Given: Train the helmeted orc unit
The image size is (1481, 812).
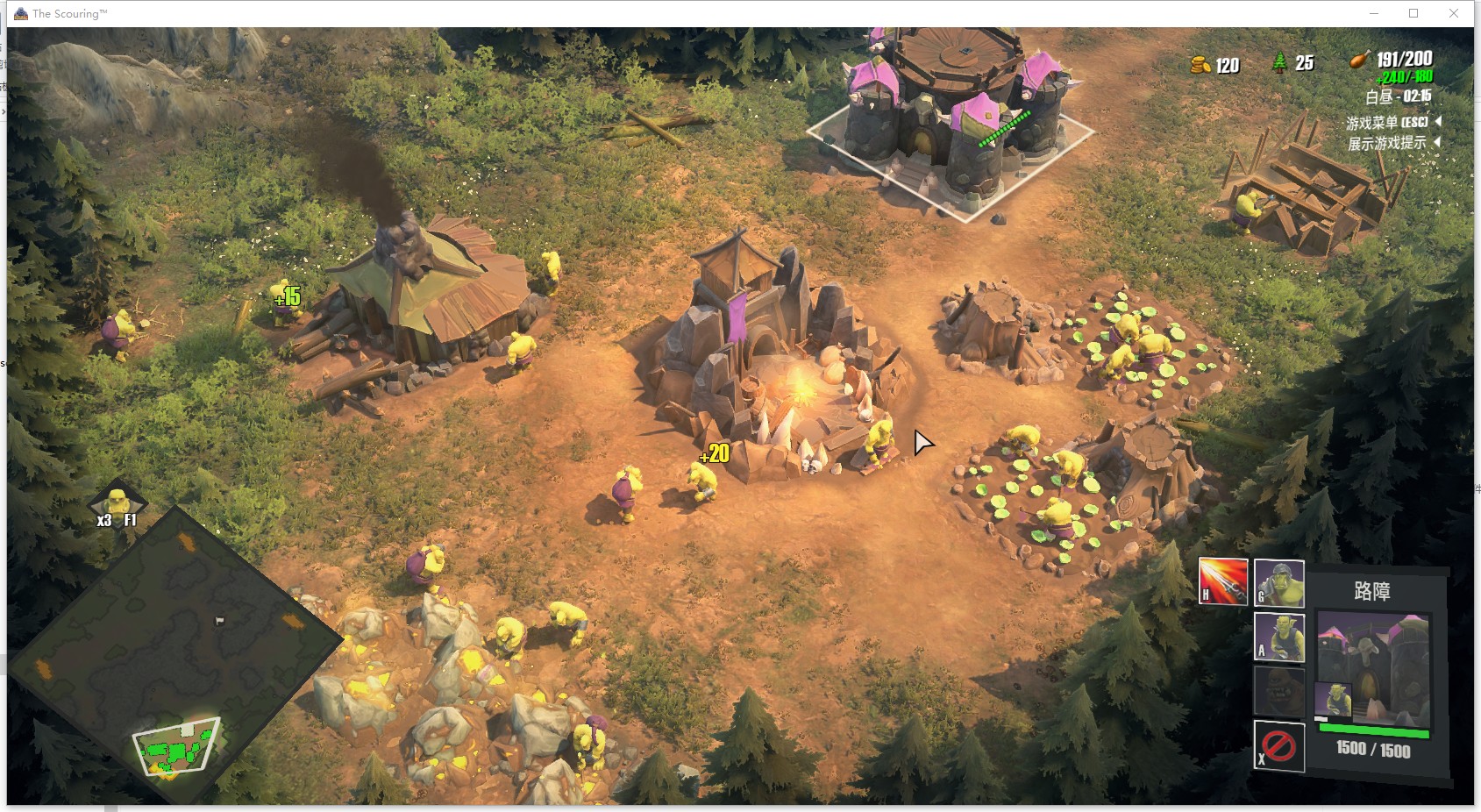Looking at the screenshot, I should pyautogui.click(x=1278, y=583).
